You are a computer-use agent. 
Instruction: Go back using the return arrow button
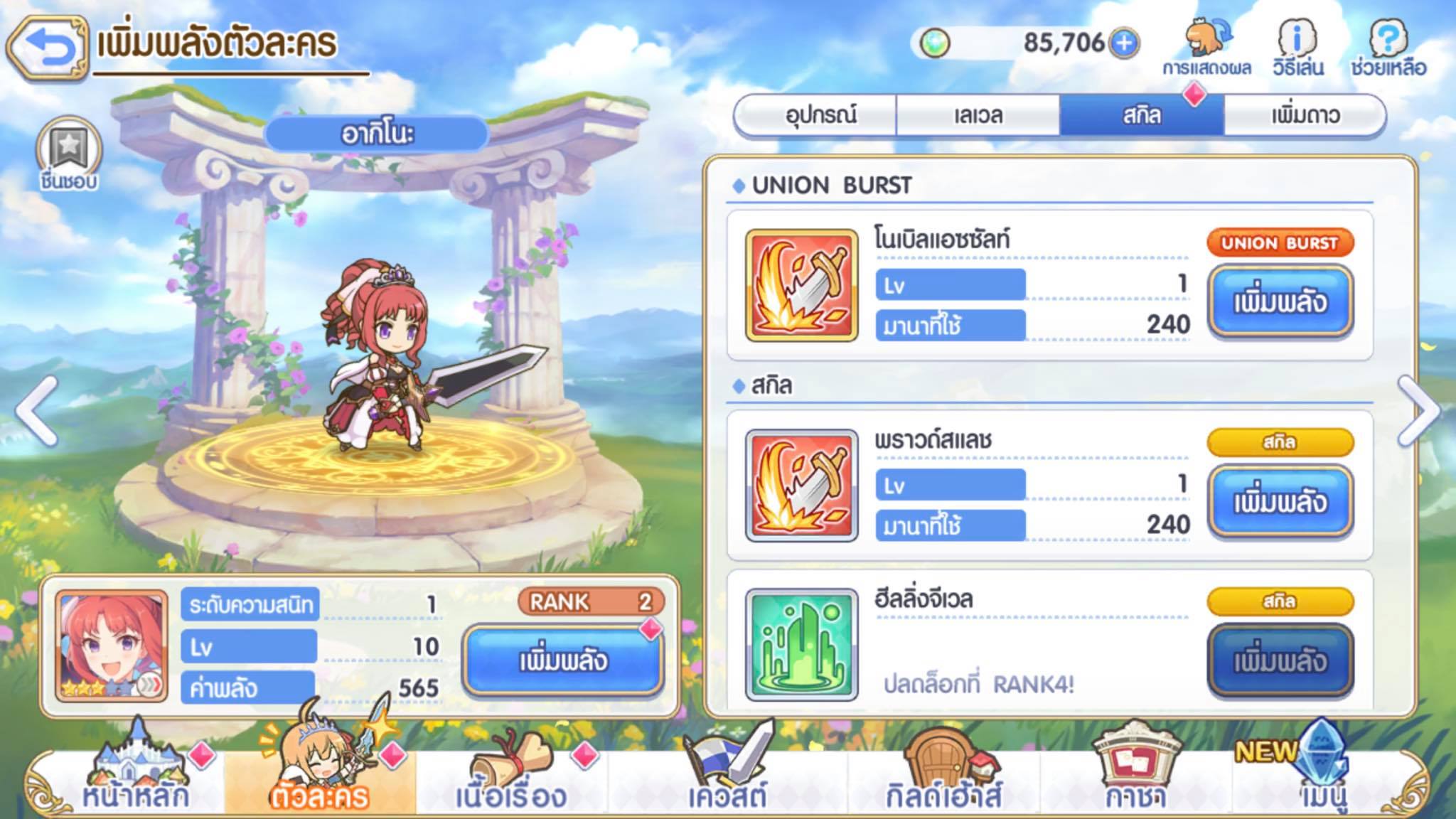48,47
